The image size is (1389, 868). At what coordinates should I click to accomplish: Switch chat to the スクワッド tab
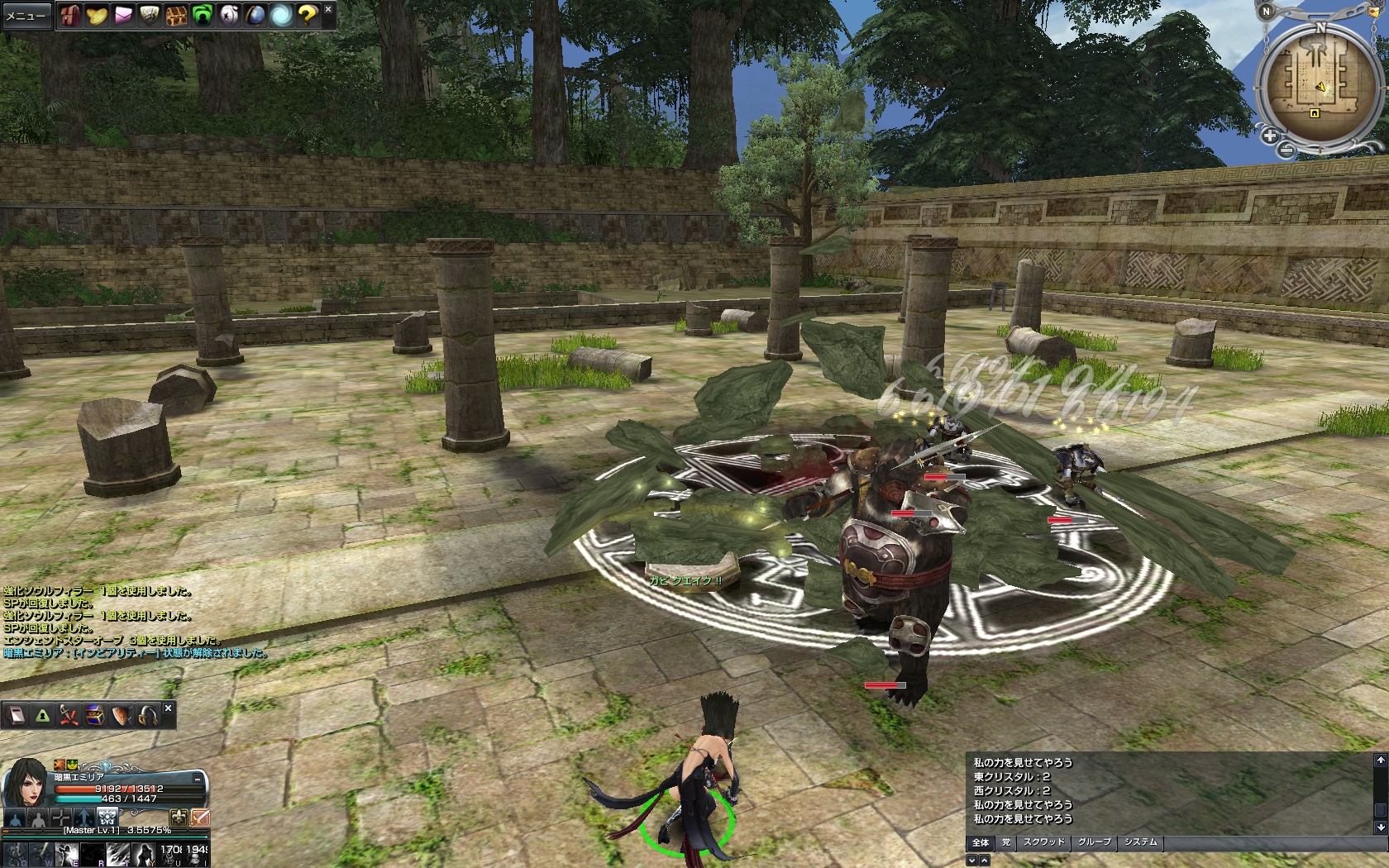pos(1043,842)
